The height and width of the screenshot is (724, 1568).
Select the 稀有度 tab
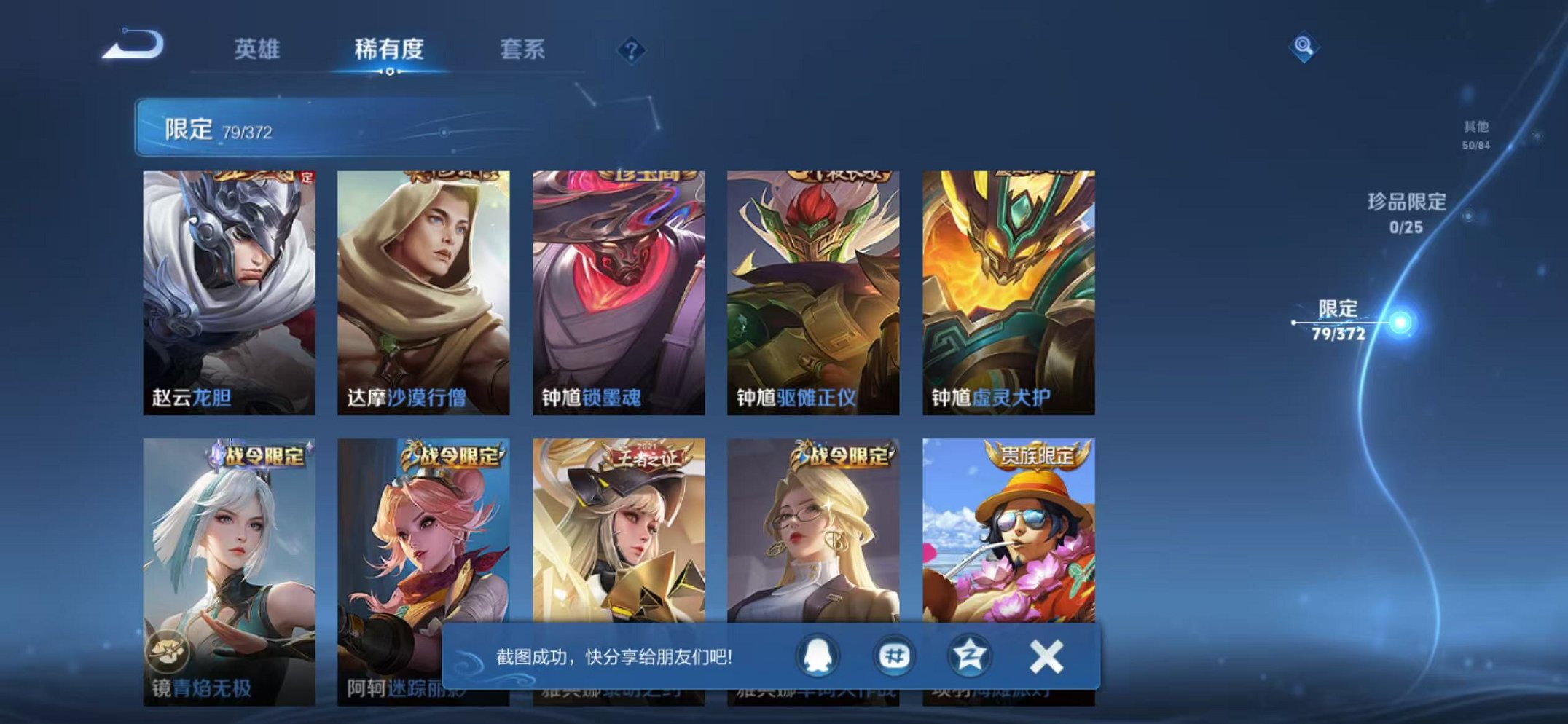tap(390, 50)
